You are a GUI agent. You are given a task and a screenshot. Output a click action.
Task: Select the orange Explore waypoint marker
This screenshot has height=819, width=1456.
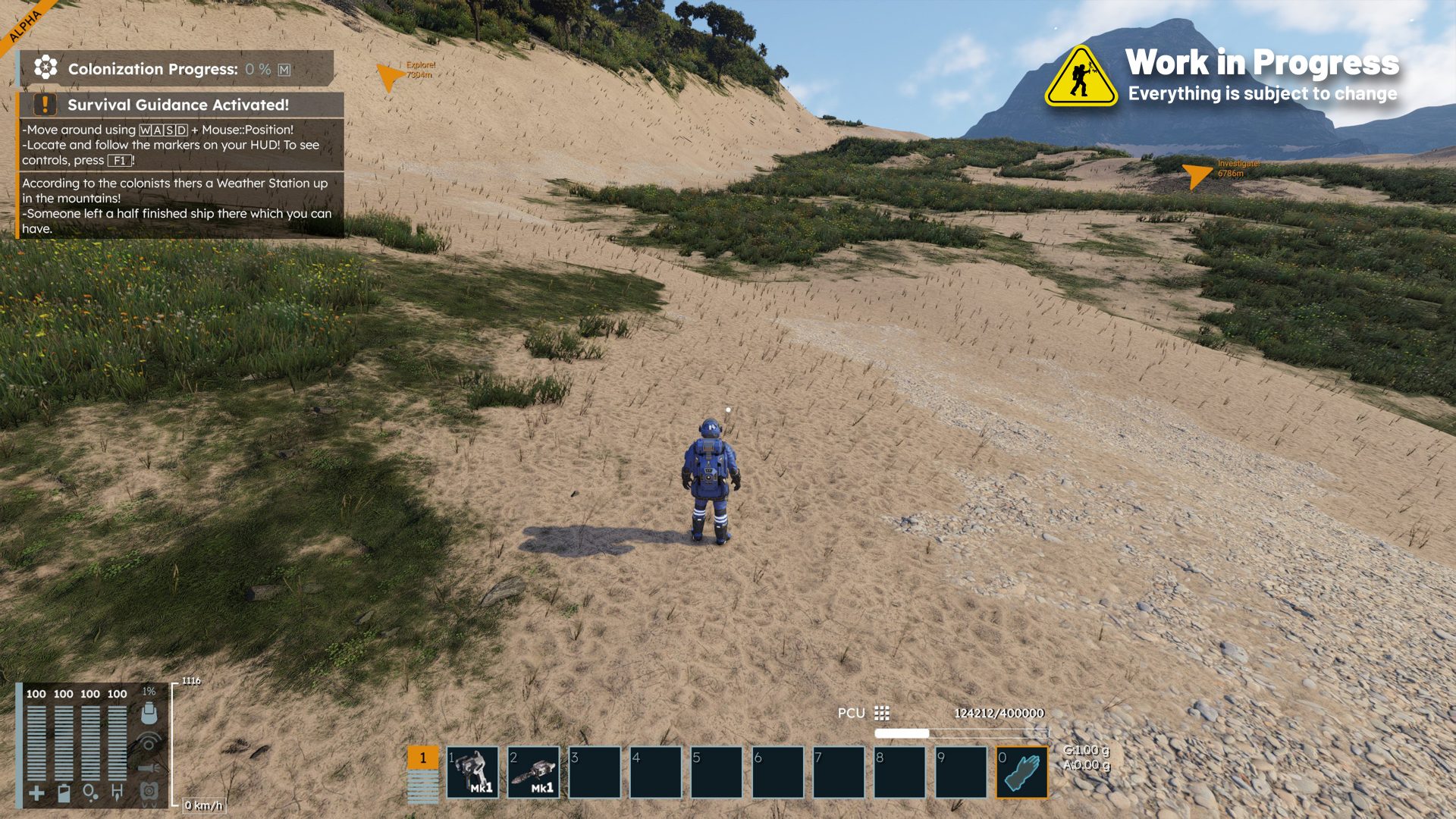pyautogui.click(x=390, y=75)
